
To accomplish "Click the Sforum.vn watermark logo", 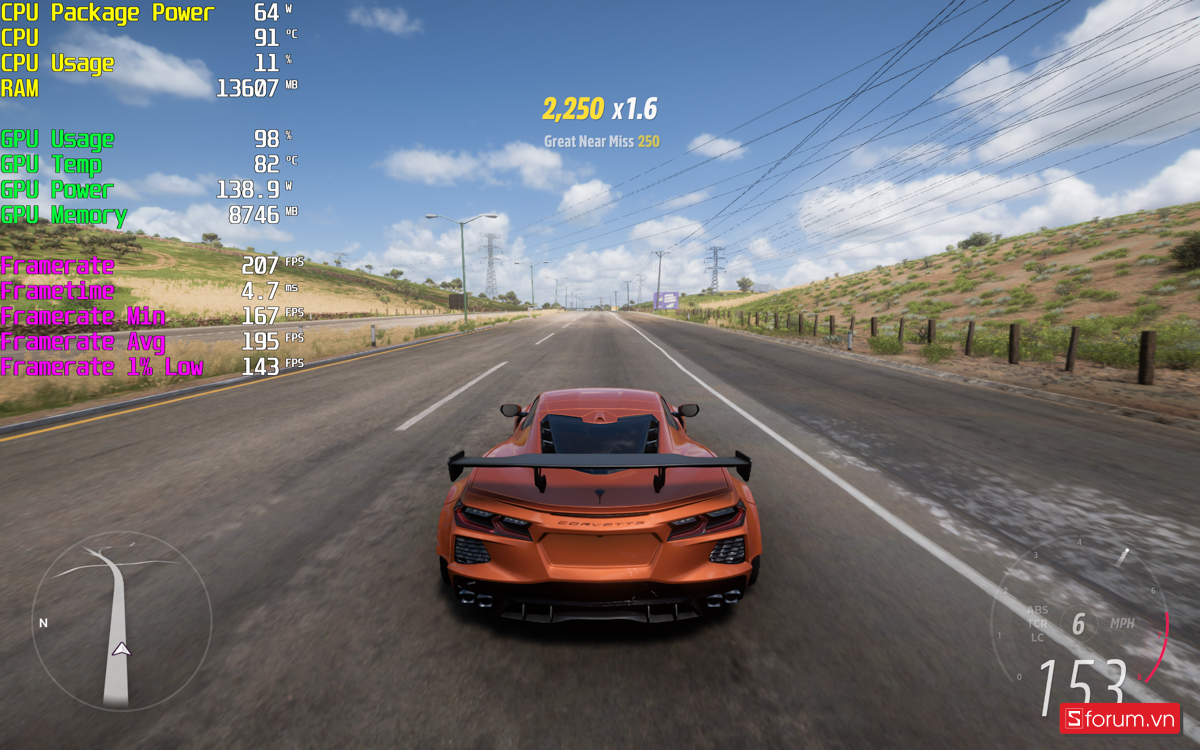I will pyautogui.click(x=1119, y=718).
